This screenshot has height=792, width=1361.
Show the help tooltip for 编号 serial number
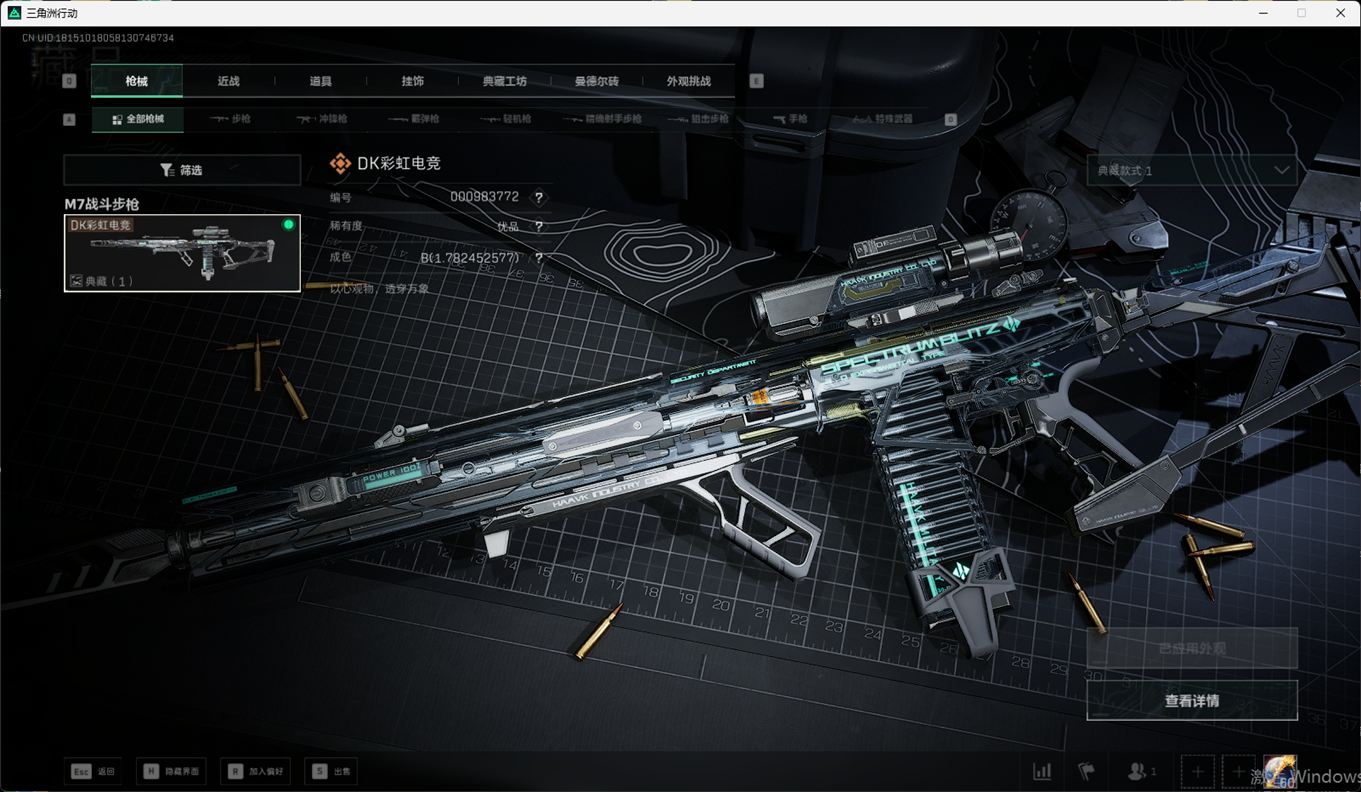point(539,198)
